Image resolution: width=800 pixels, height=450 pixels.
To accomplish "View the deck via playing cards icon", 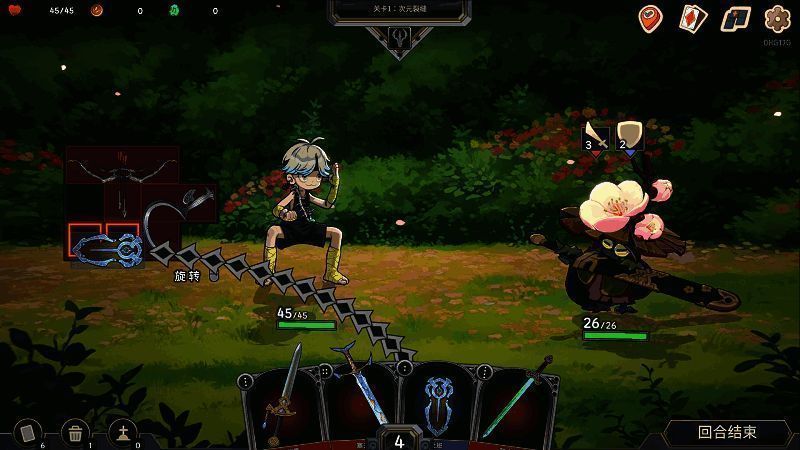I will coord(693,18).
